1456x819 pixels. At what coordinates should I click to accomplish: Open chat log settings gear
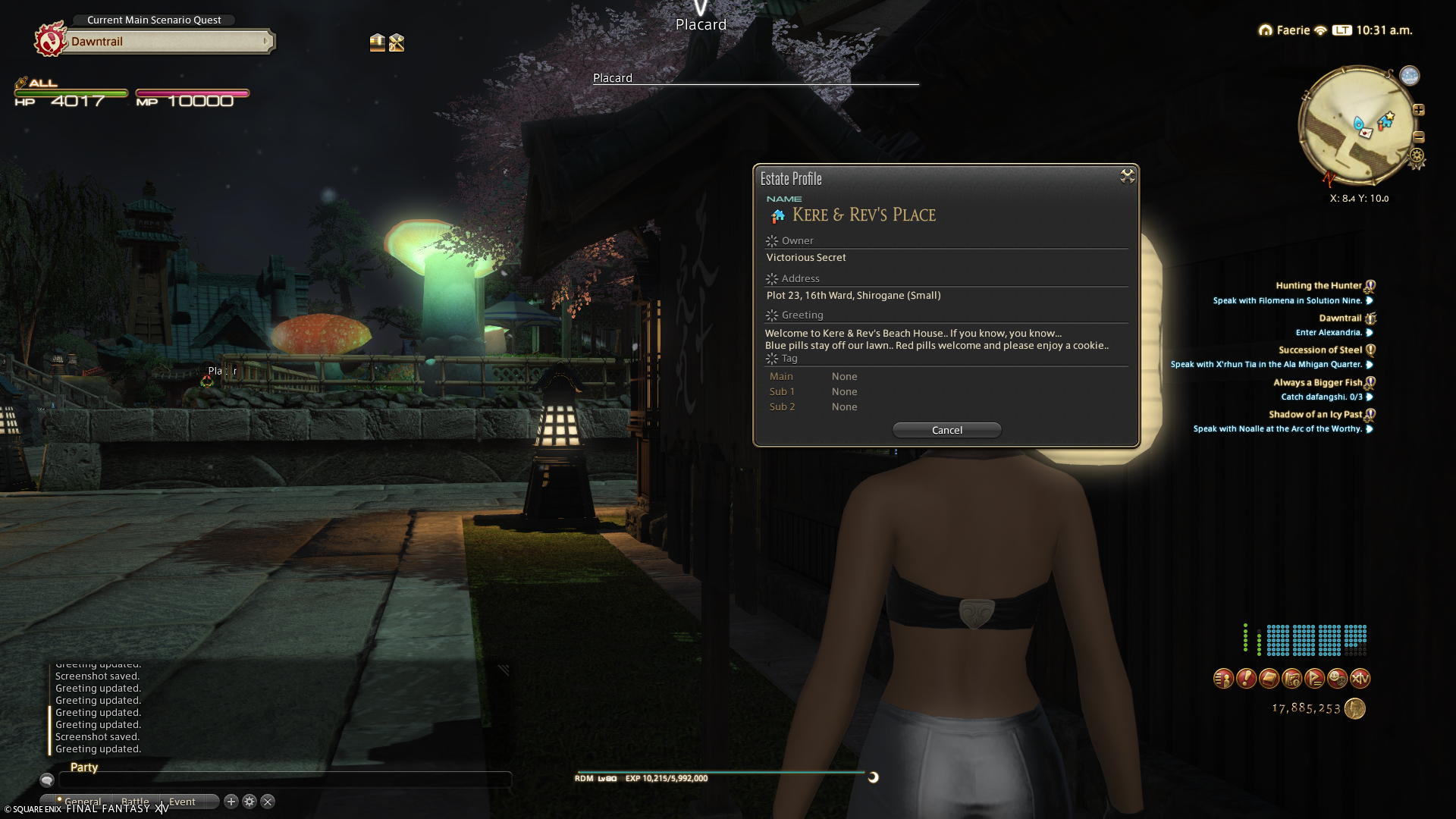tap(249, 802)
